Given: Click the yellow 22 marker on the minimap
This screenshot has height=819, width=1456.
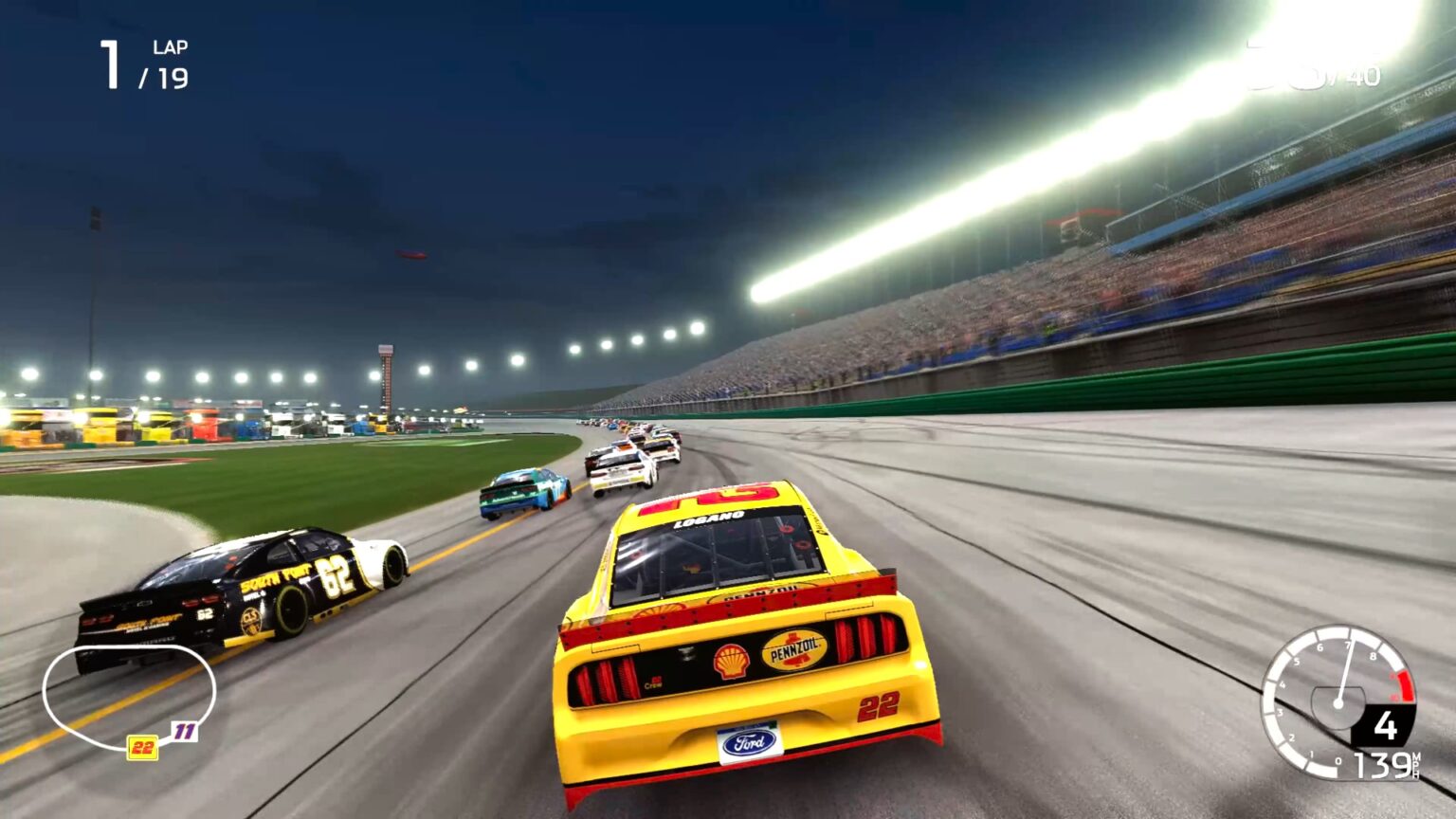Looking at the screenshot, I should 143,748.
